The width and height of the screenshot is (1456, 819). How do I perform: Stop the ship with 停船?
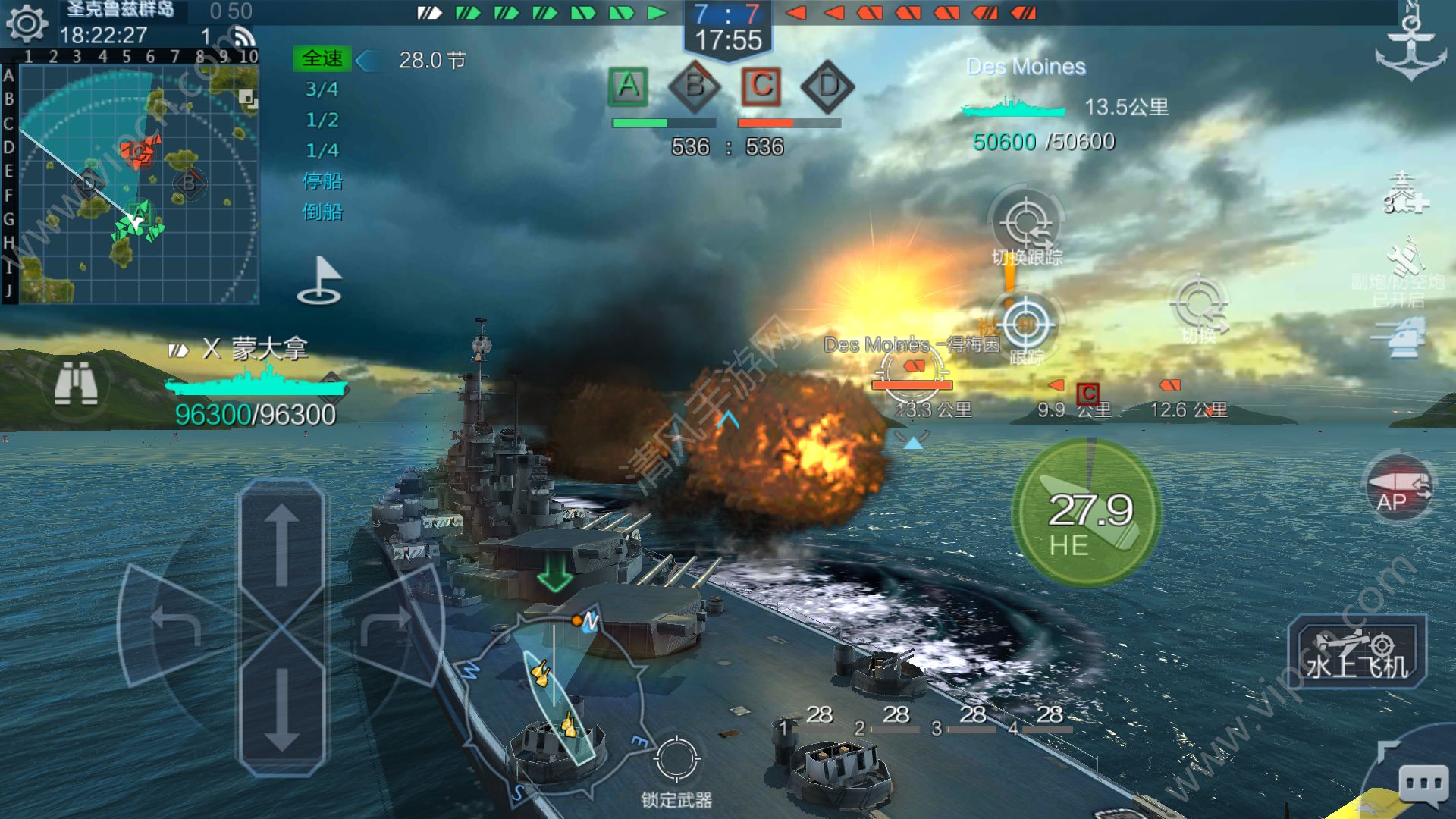pyautogui.click(x=322, y=181)
